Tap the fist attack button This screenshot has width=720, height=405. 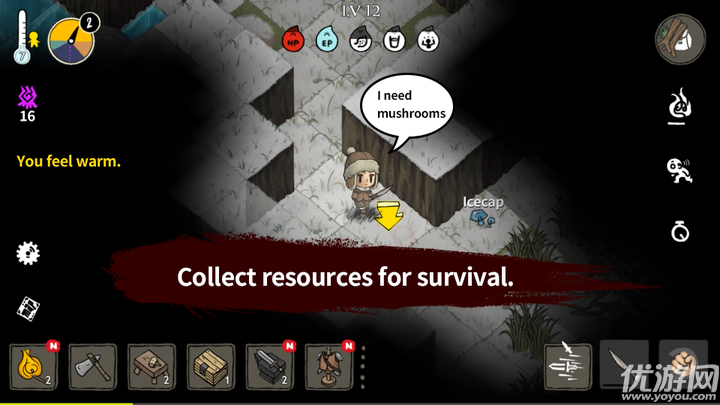point(683,365)
